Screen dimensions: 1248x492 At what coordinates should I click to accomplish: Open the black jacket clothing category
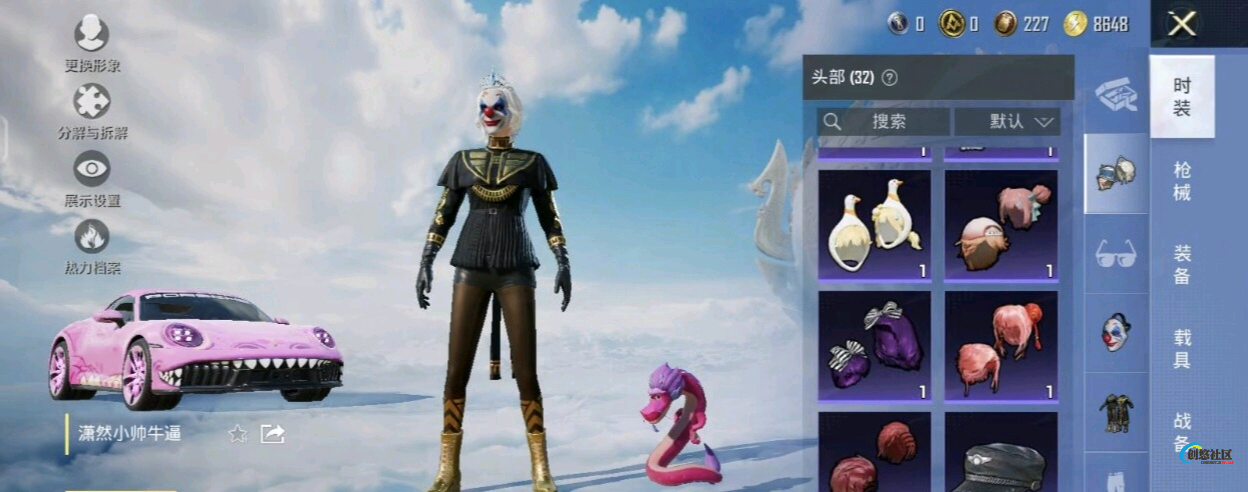[x=1116, y=412]
